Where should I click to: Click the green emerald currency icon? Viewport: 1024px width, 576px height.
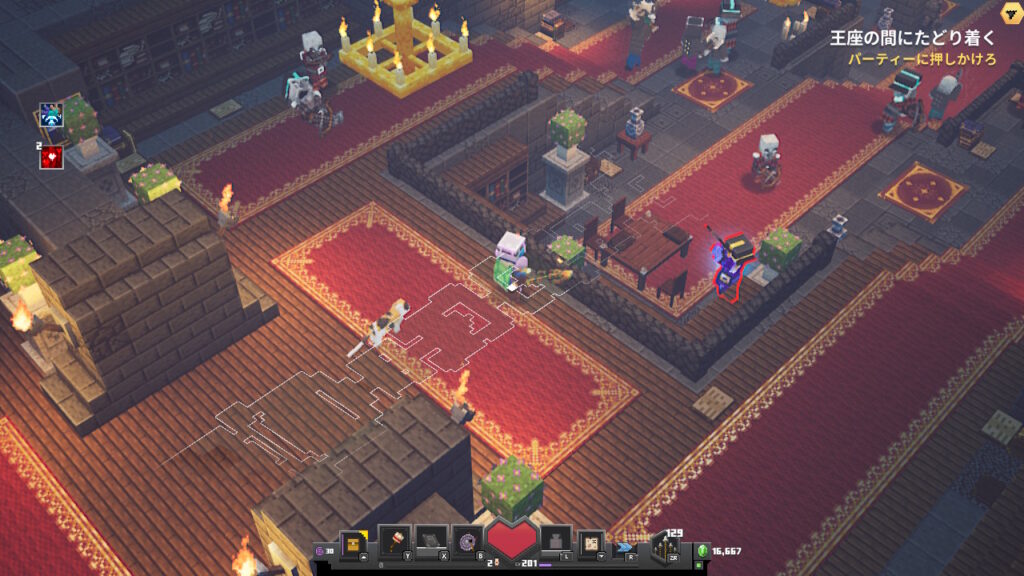pyautogui.click(x=703, y=550)
